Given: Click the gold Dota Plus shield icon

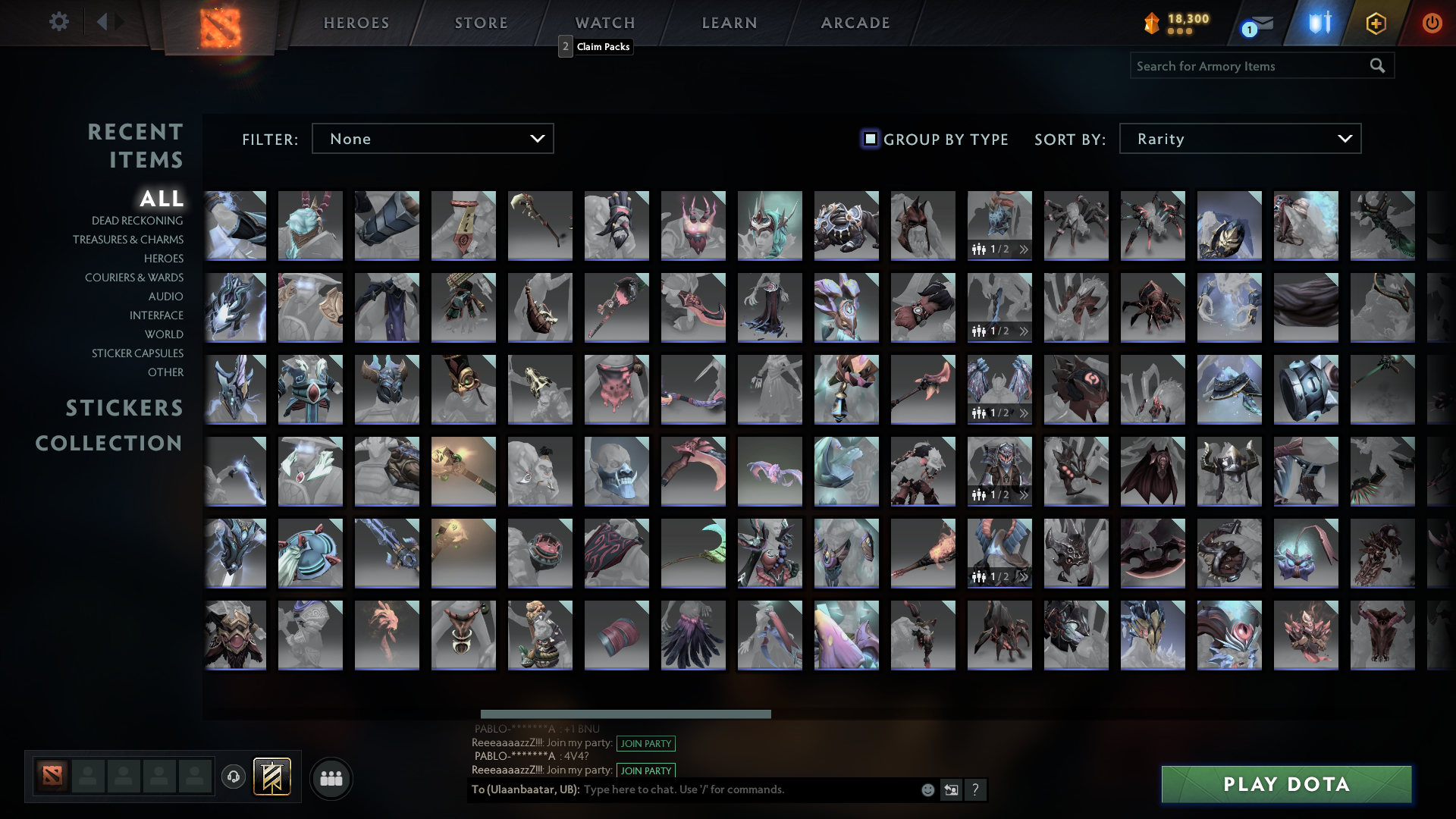Looking at the screenshot, I should 1375,24.
